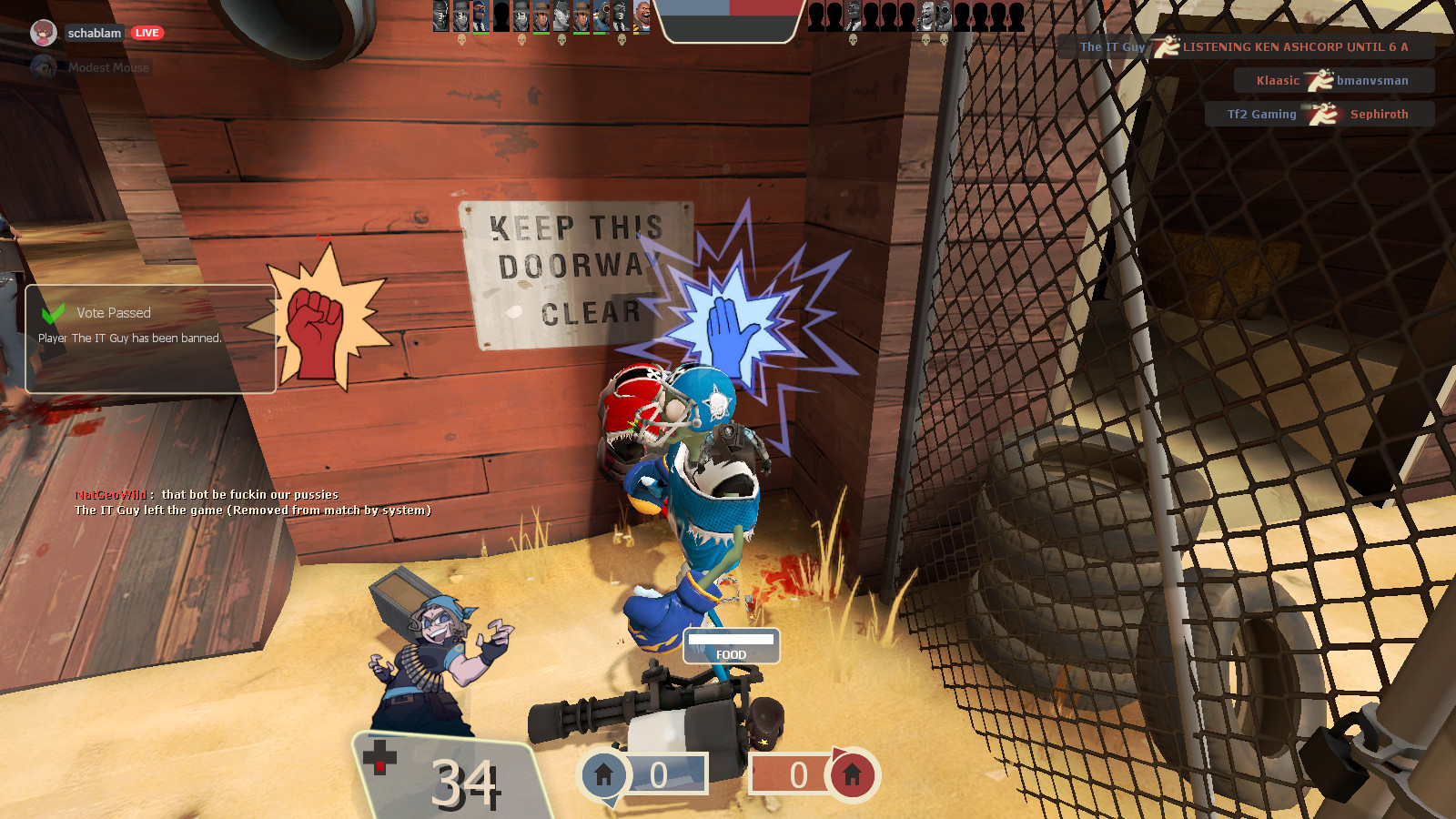The height and width of the screenshot is (819, 1456).
Task: Click the muted Modest Mouse status indicator
Action: [44, 66]
